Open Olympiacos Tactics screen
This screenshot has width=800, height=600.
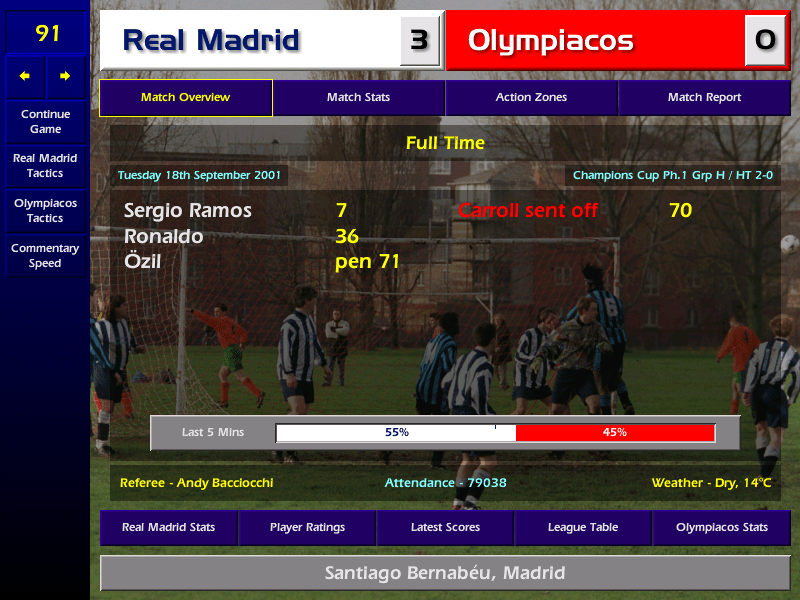click(45, 210)
